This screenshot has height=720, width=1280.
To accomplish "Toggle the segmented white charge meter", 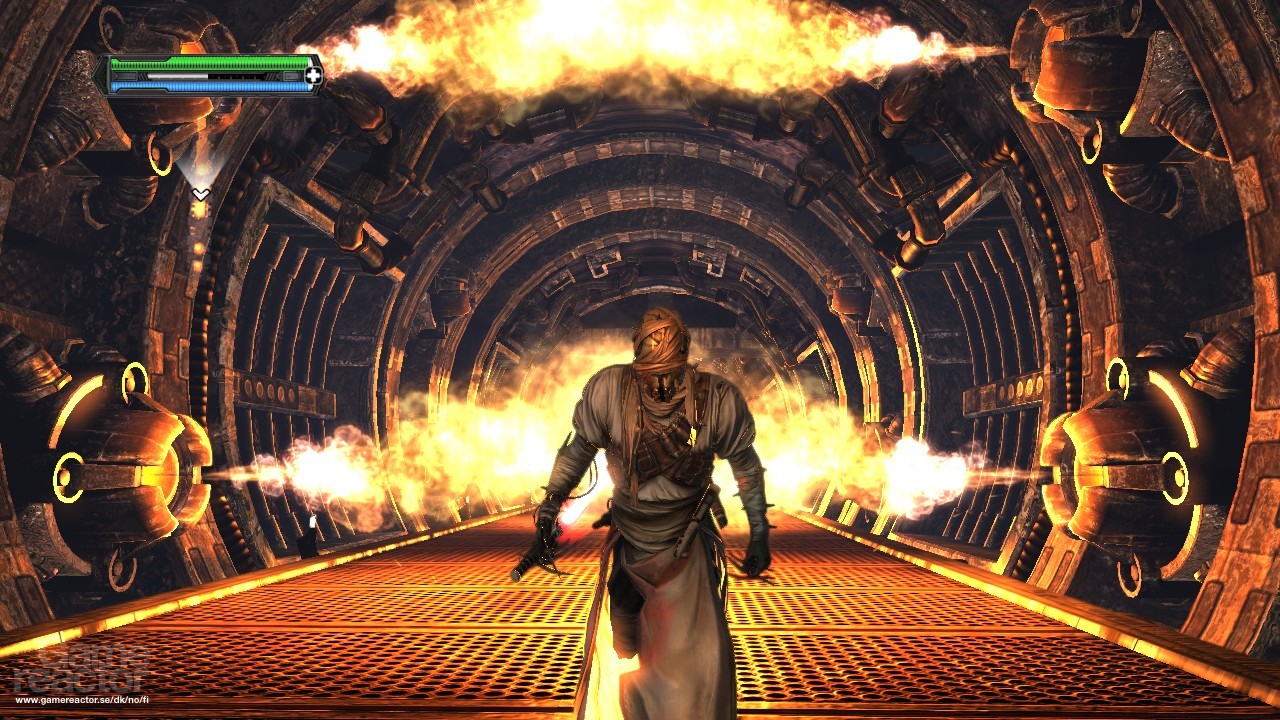I will click(x=175, y=76).
